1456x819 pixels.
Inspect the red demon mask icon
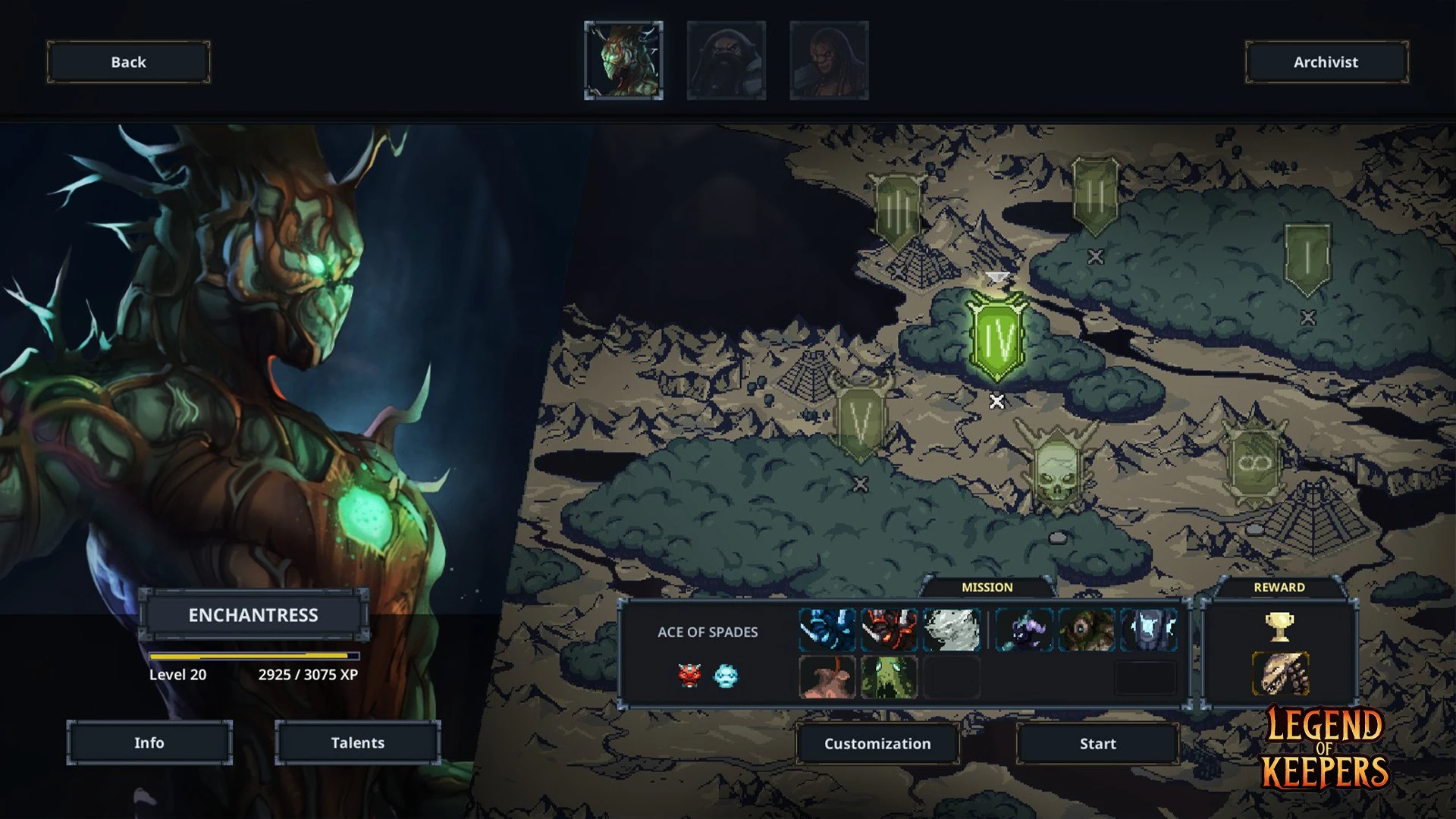tap(689, 675)
